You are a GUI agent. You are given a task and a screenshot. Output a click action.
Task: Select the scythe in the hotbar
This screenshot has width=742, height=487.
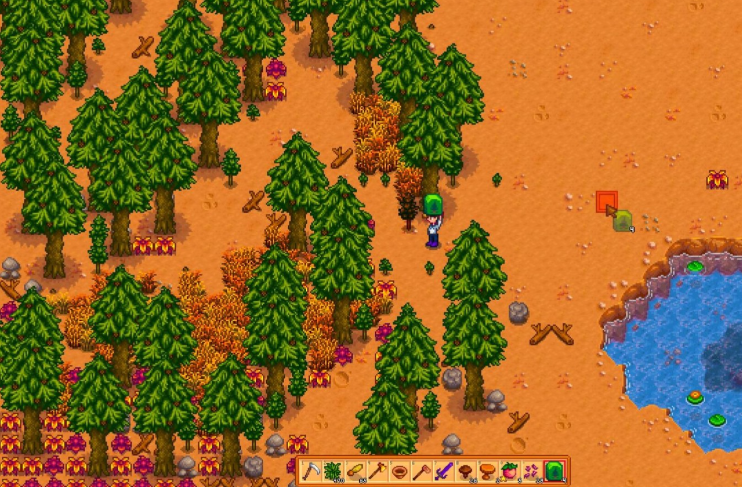pos(311,470)
